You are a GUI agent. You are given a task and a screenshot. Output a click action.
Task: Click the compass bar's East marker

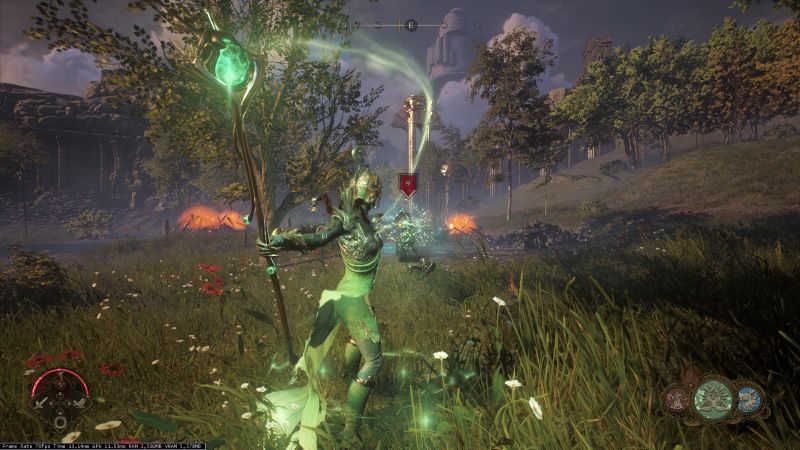click(x=411, y=24)
